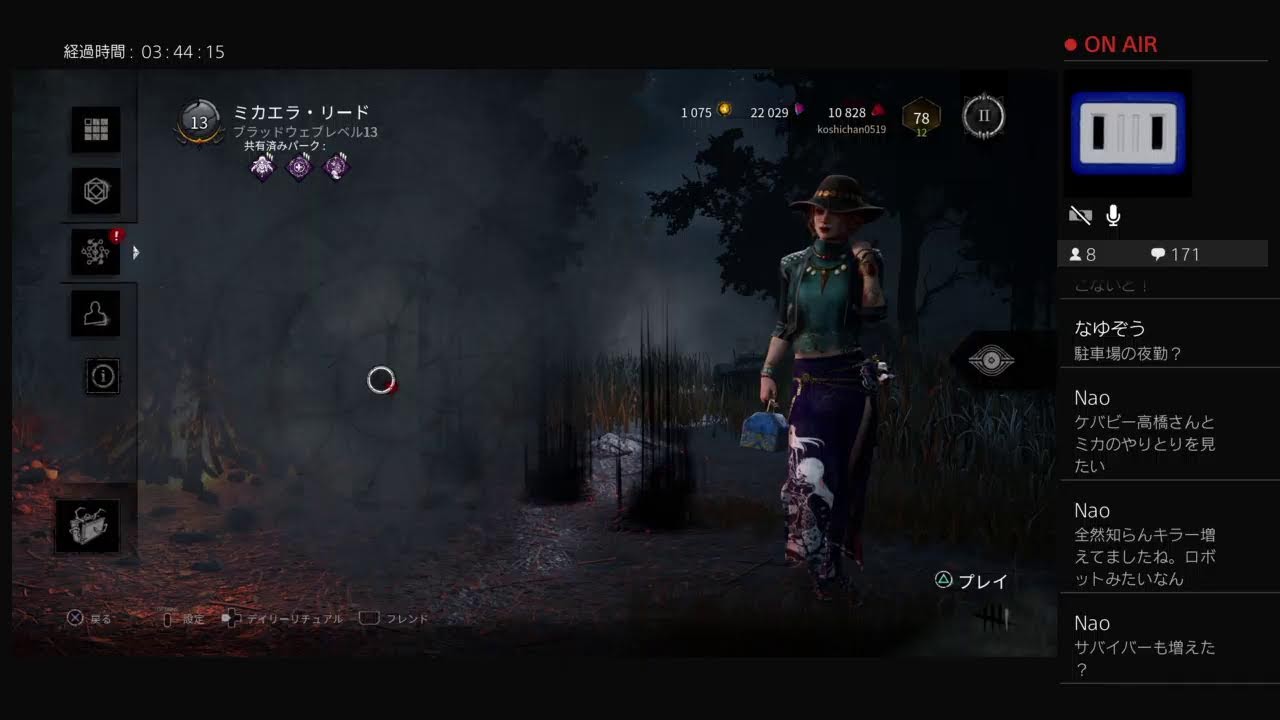1280x720 pixels.
Task: Open the loadout grid menu
Action: [x=96, y=130]
